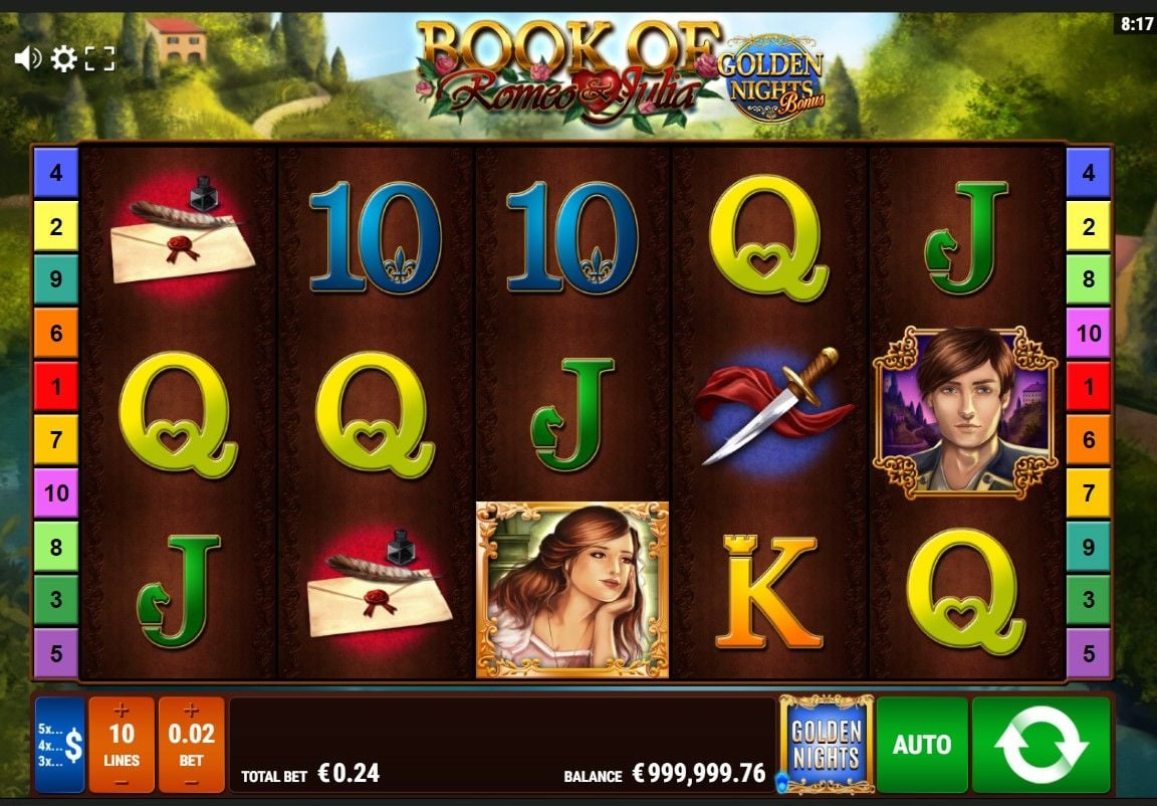Open the paytable with the blue dollar button
The width and height of the screenshot is (1157, 806).
[x=60, y=745]
